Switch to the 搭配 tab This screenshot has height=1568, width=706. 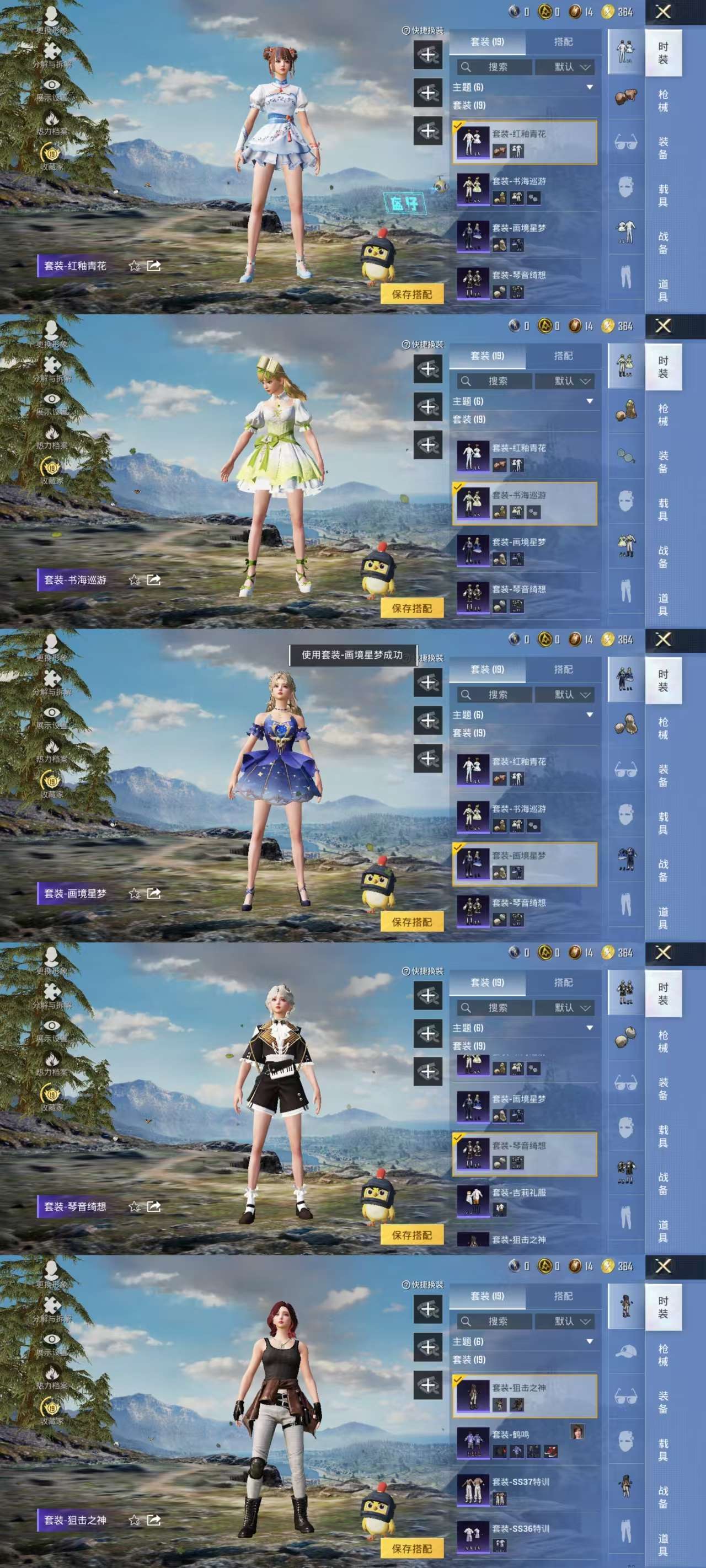564,42
